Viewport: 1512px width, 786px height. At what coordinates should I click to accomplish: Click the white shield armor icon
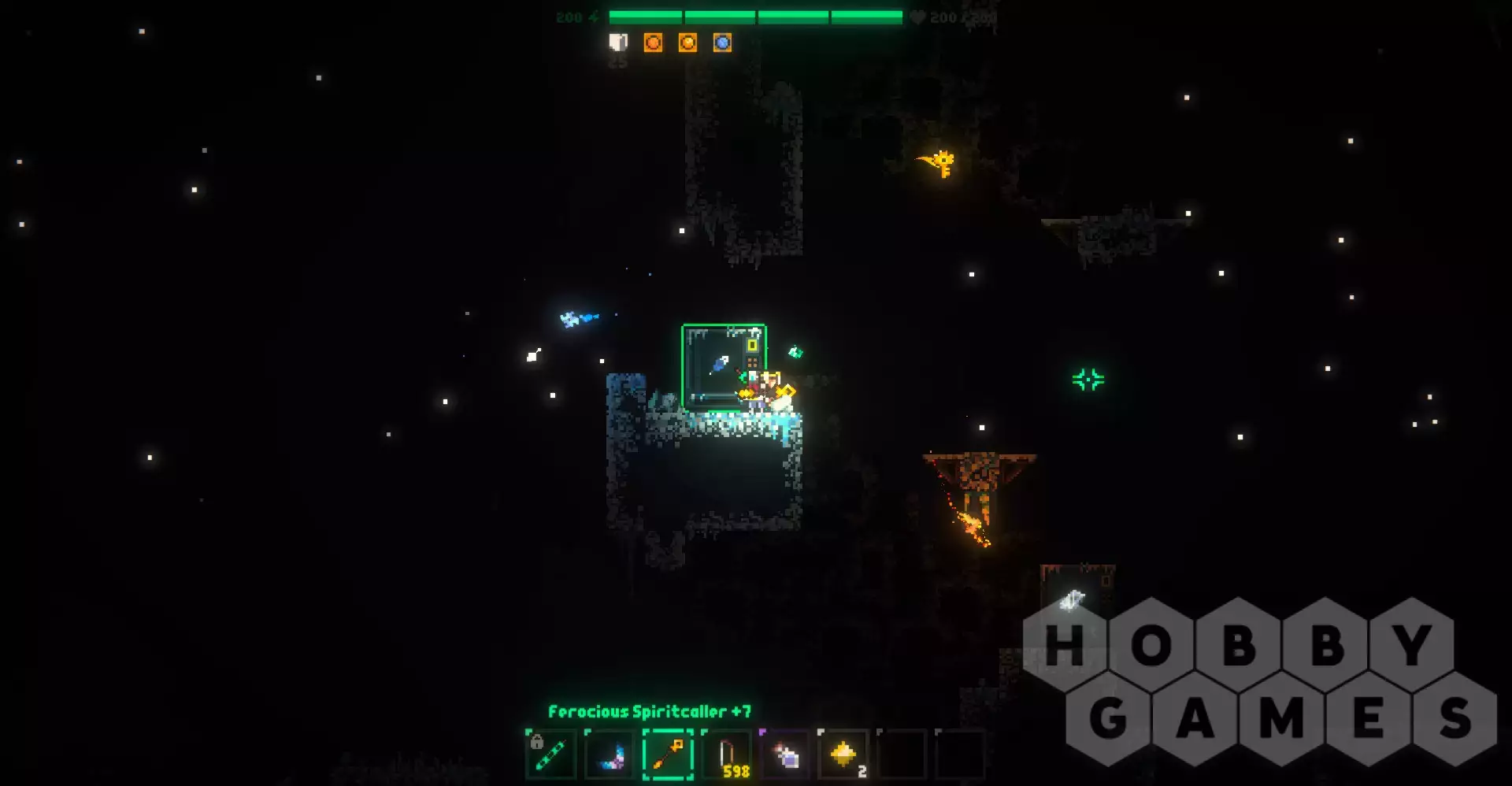[x=618, y=43]
